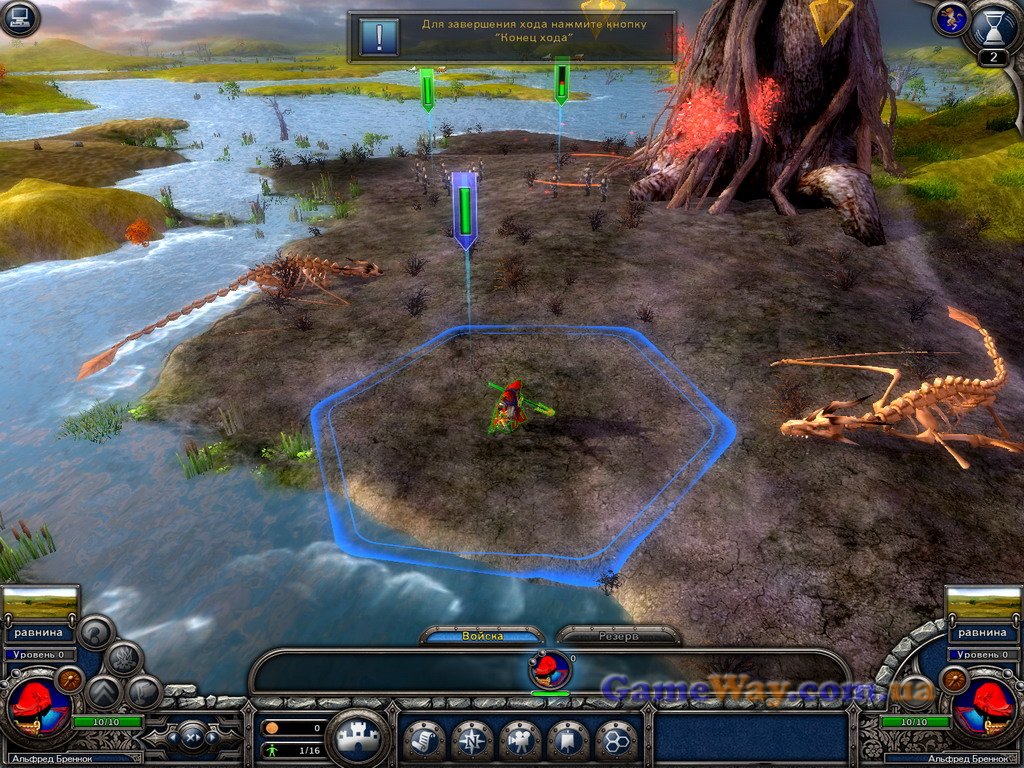Viewport: 1024px width, 768px height.
Task: End the turn with the hourglass button
Action: [x=992, y=26]
